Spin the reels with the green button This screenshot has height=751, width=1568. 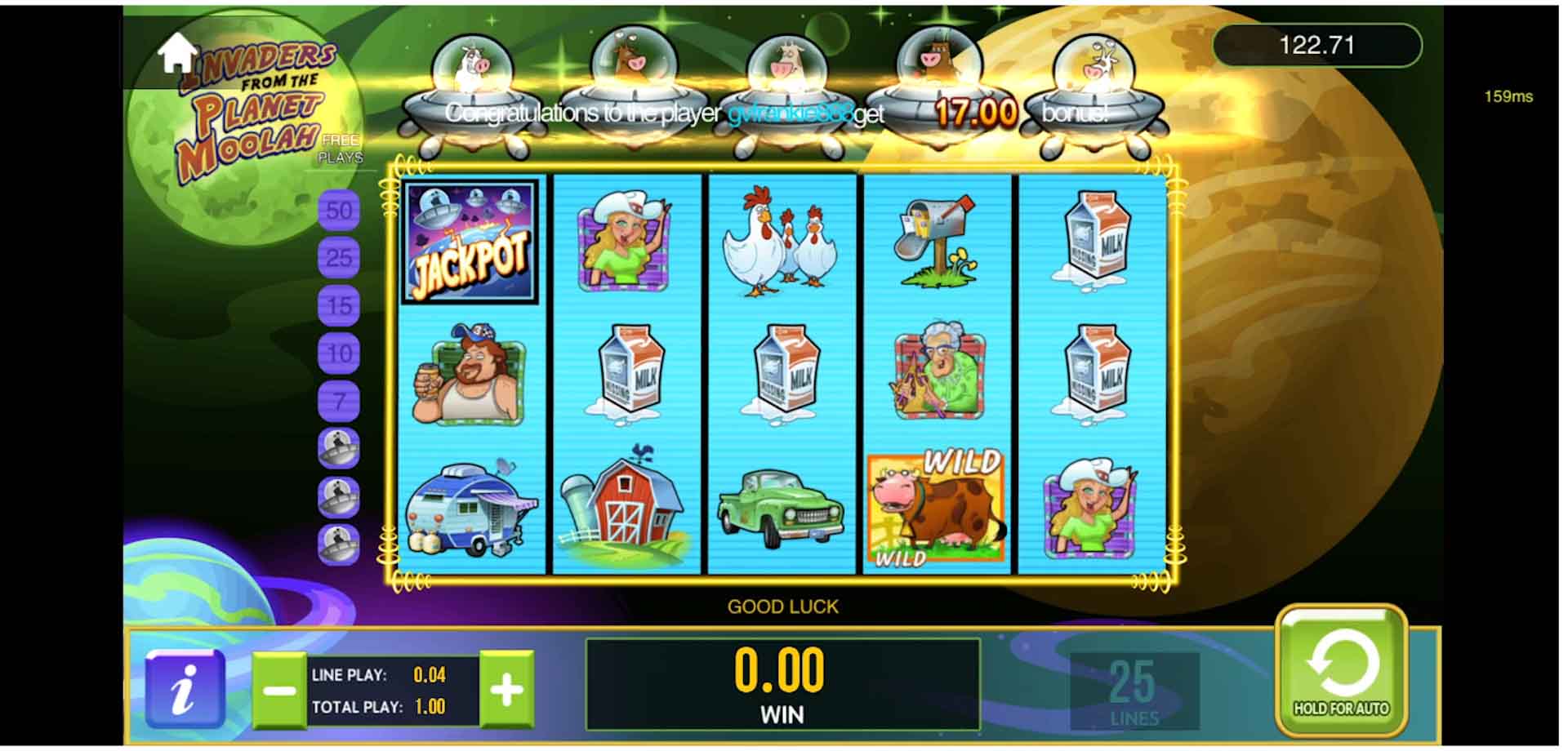click(x=1341, y=671)
